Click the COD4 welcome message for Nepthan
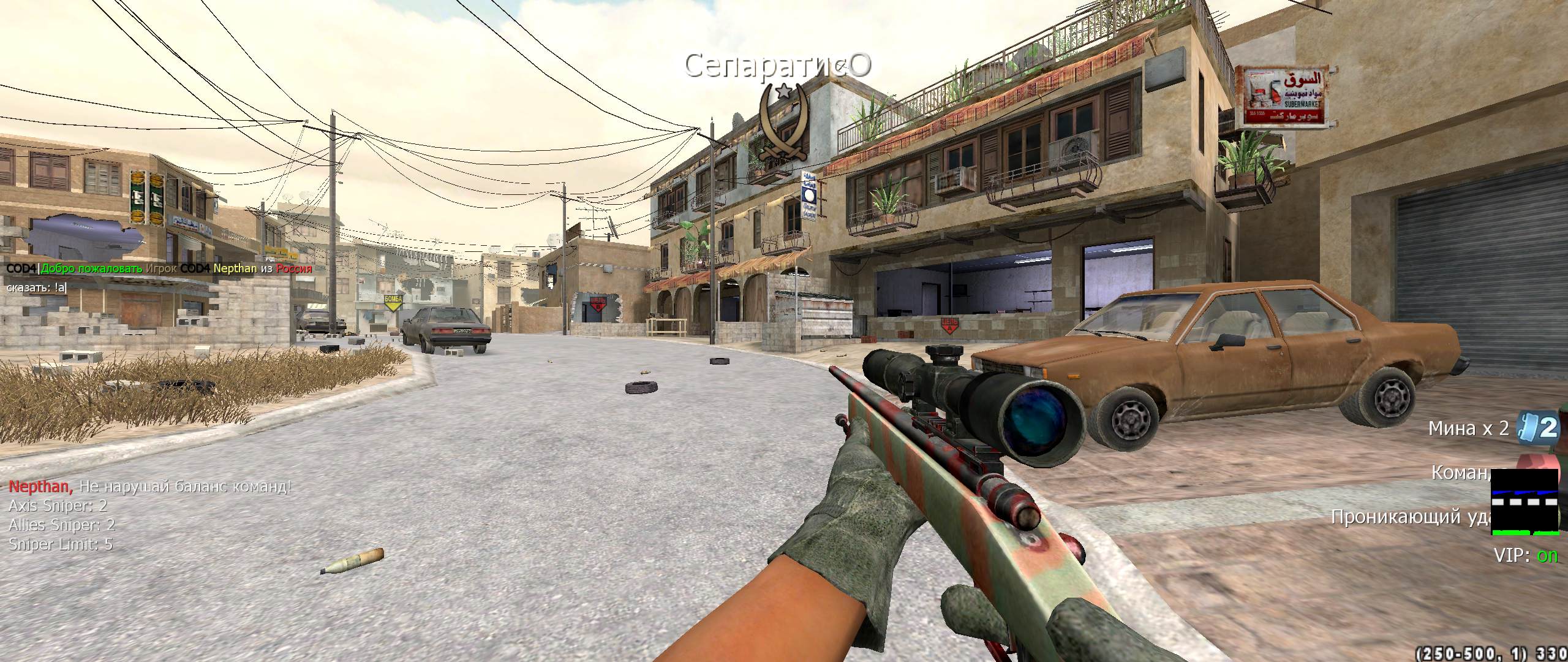1568x662 pixels. (x=159, y=268)
